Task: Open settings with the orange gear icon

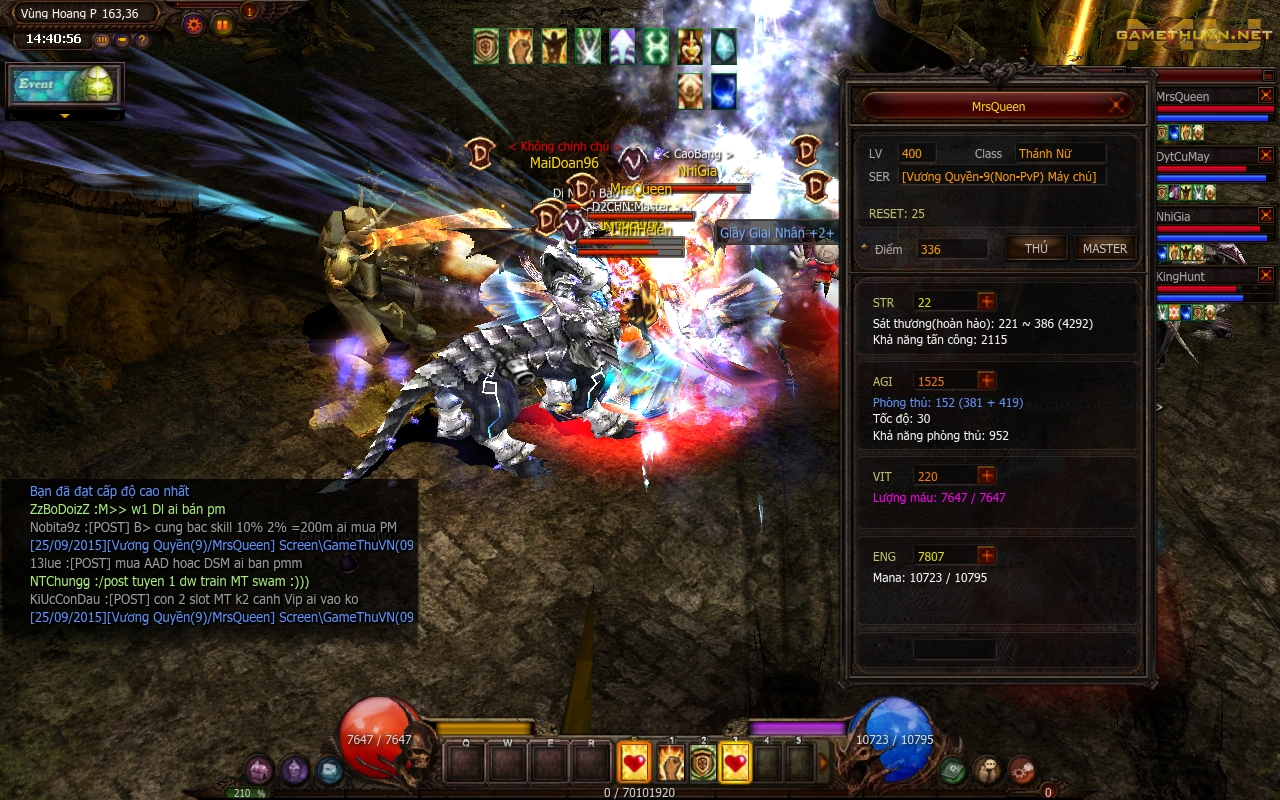Action: point(194,24)
